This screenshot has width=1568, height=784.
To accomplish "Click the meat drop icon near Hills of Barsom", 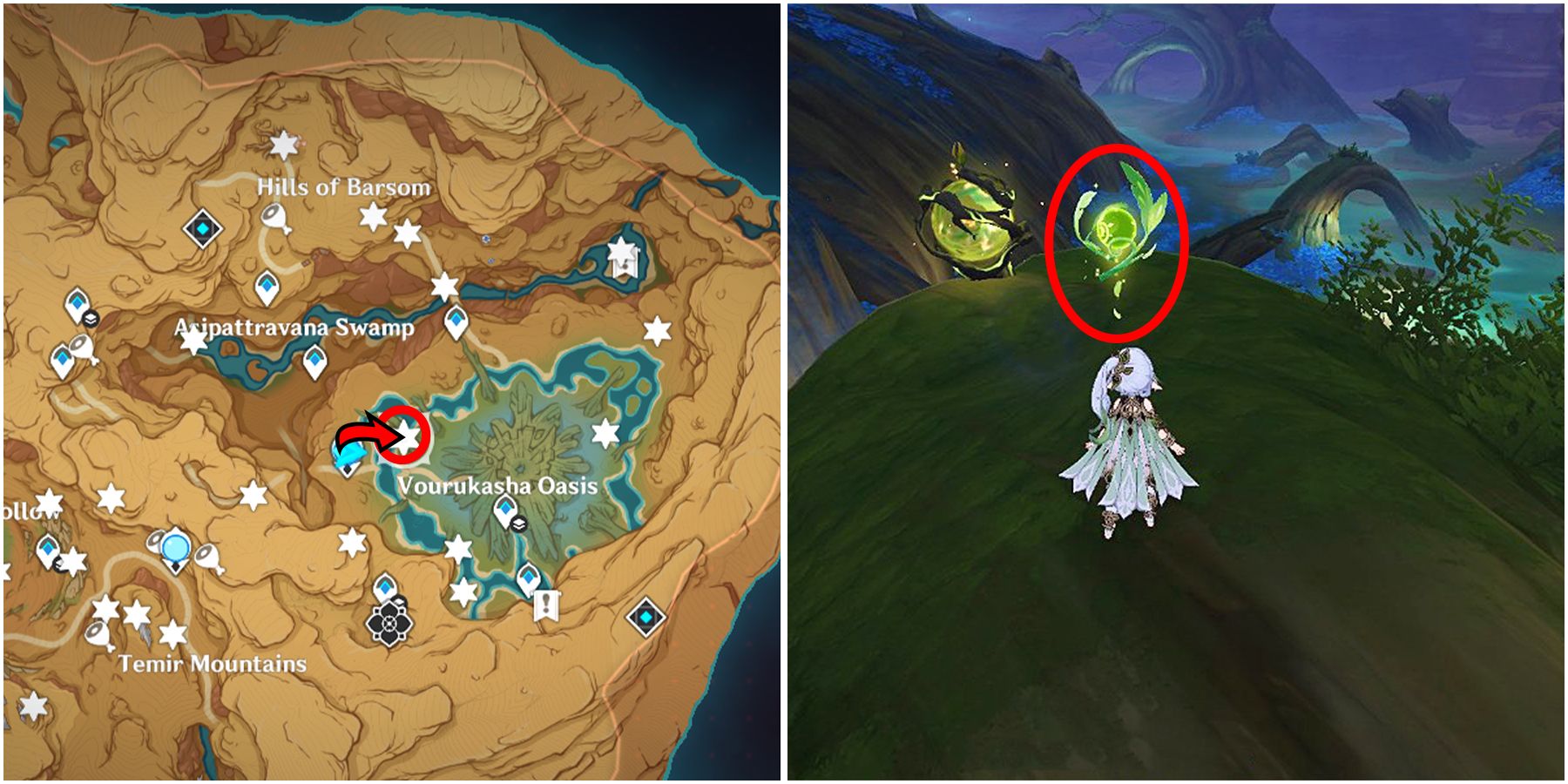I will point(274,215).
